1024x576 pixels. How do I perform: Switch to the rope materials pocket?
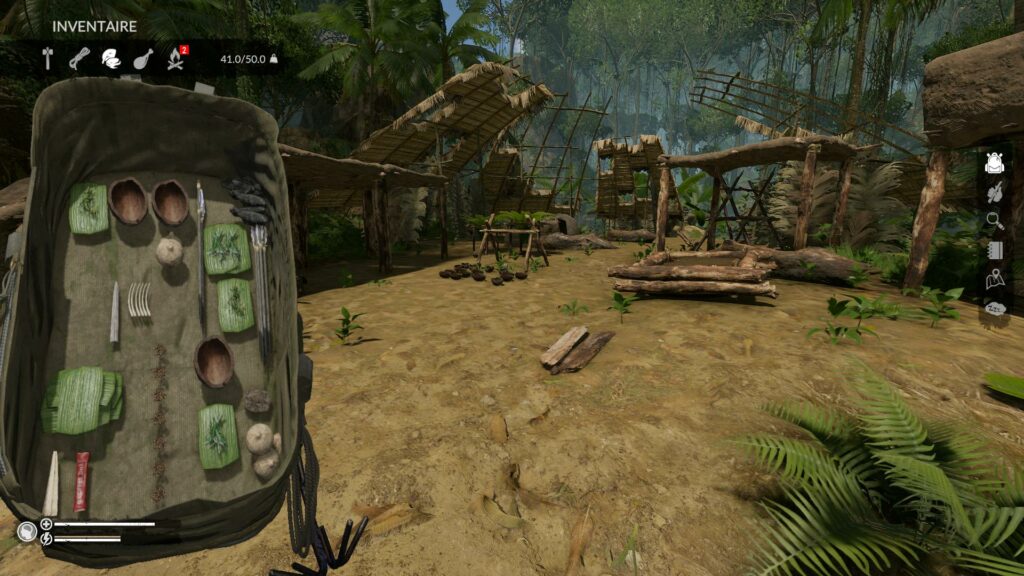pos(79,58)
